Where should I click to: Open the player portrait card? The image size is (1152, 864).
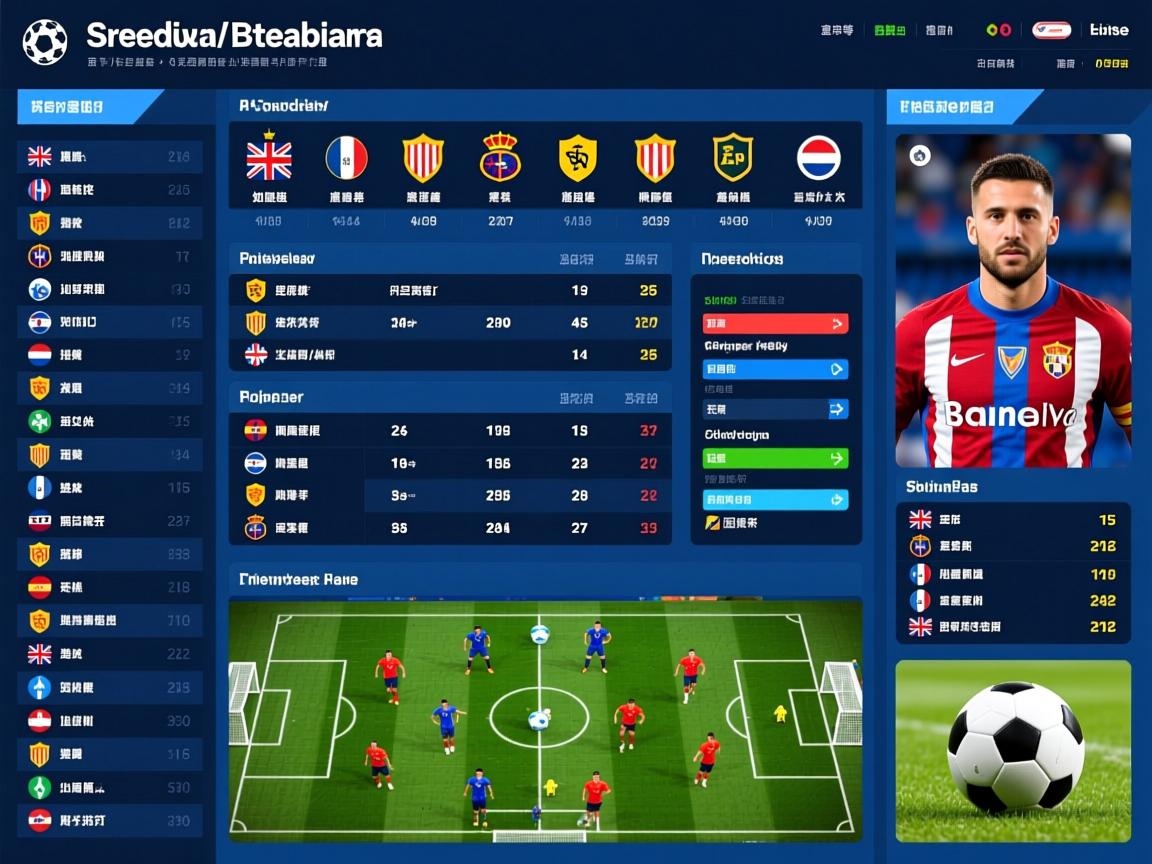coord(1013,300)
